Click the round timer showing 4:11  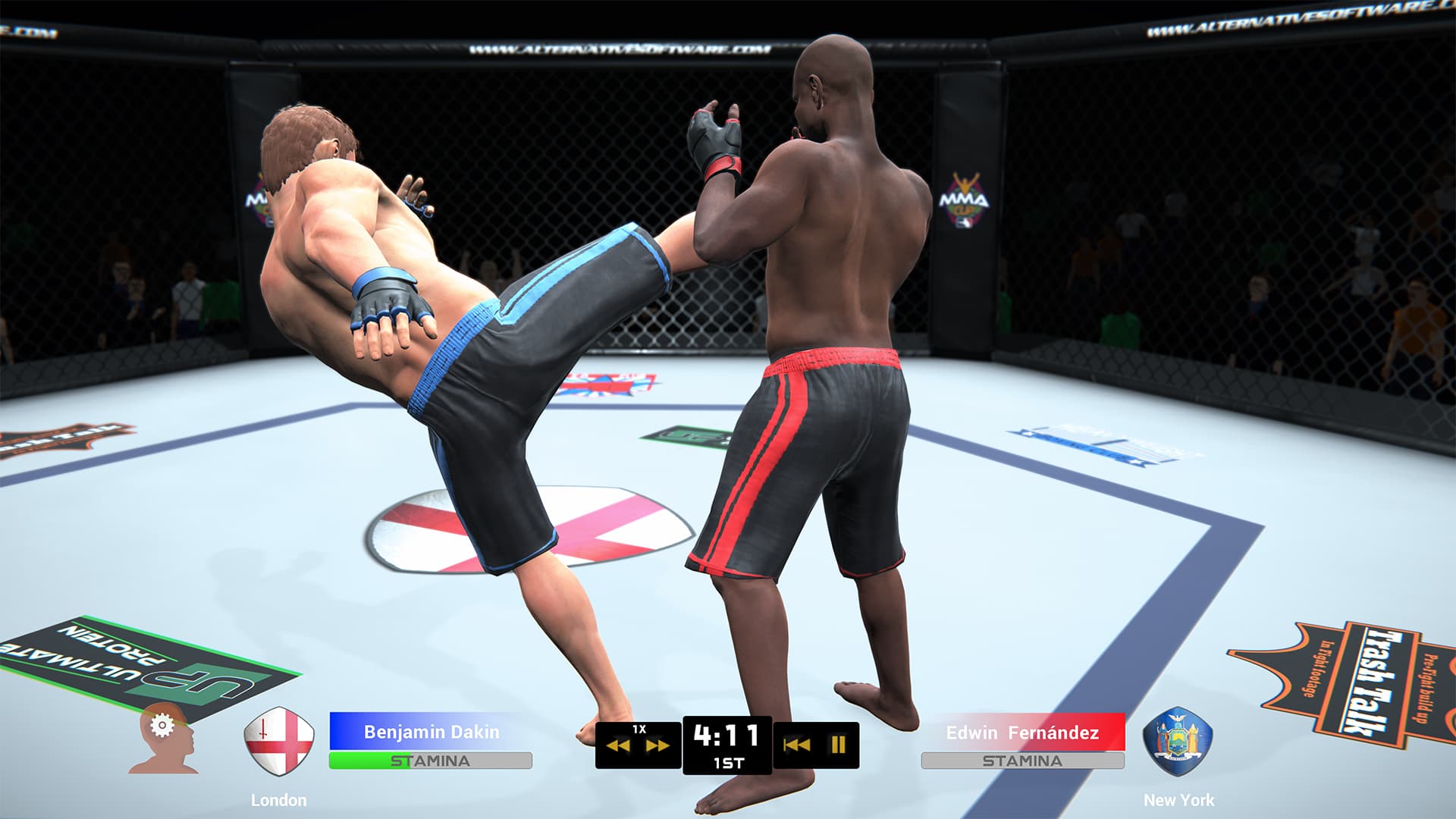coord(726,734)
